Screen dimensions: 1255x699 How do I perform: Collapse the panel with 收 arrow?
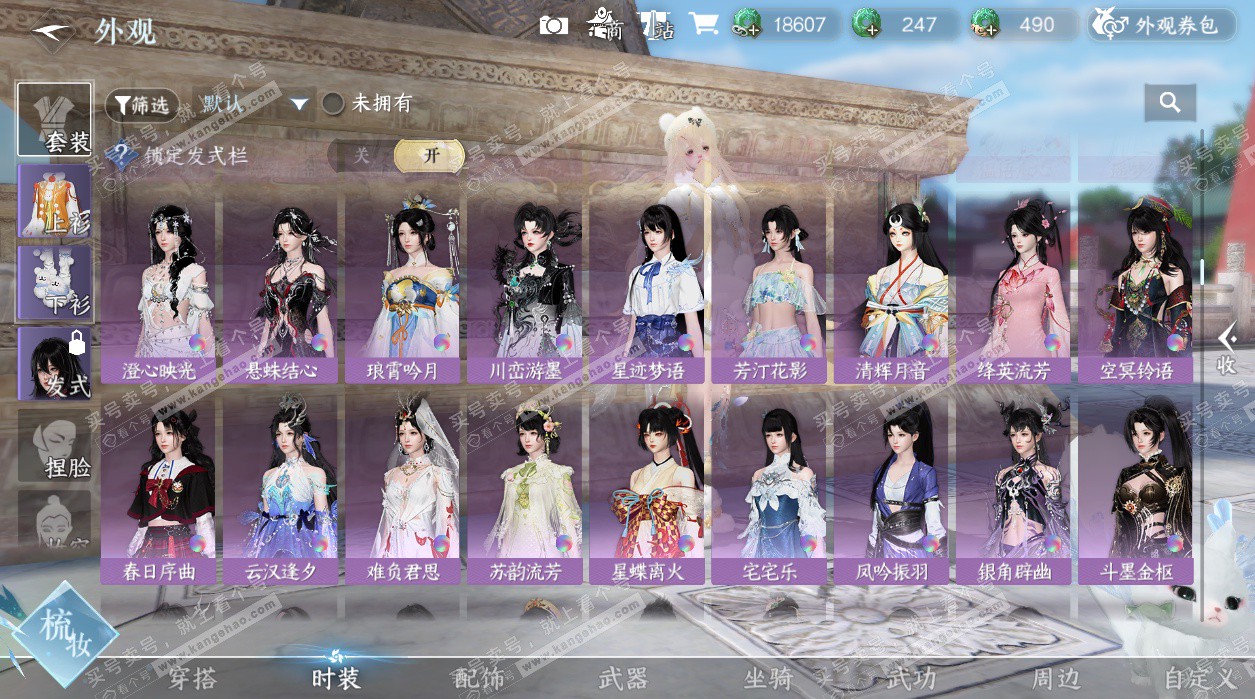coord(1227,349)
